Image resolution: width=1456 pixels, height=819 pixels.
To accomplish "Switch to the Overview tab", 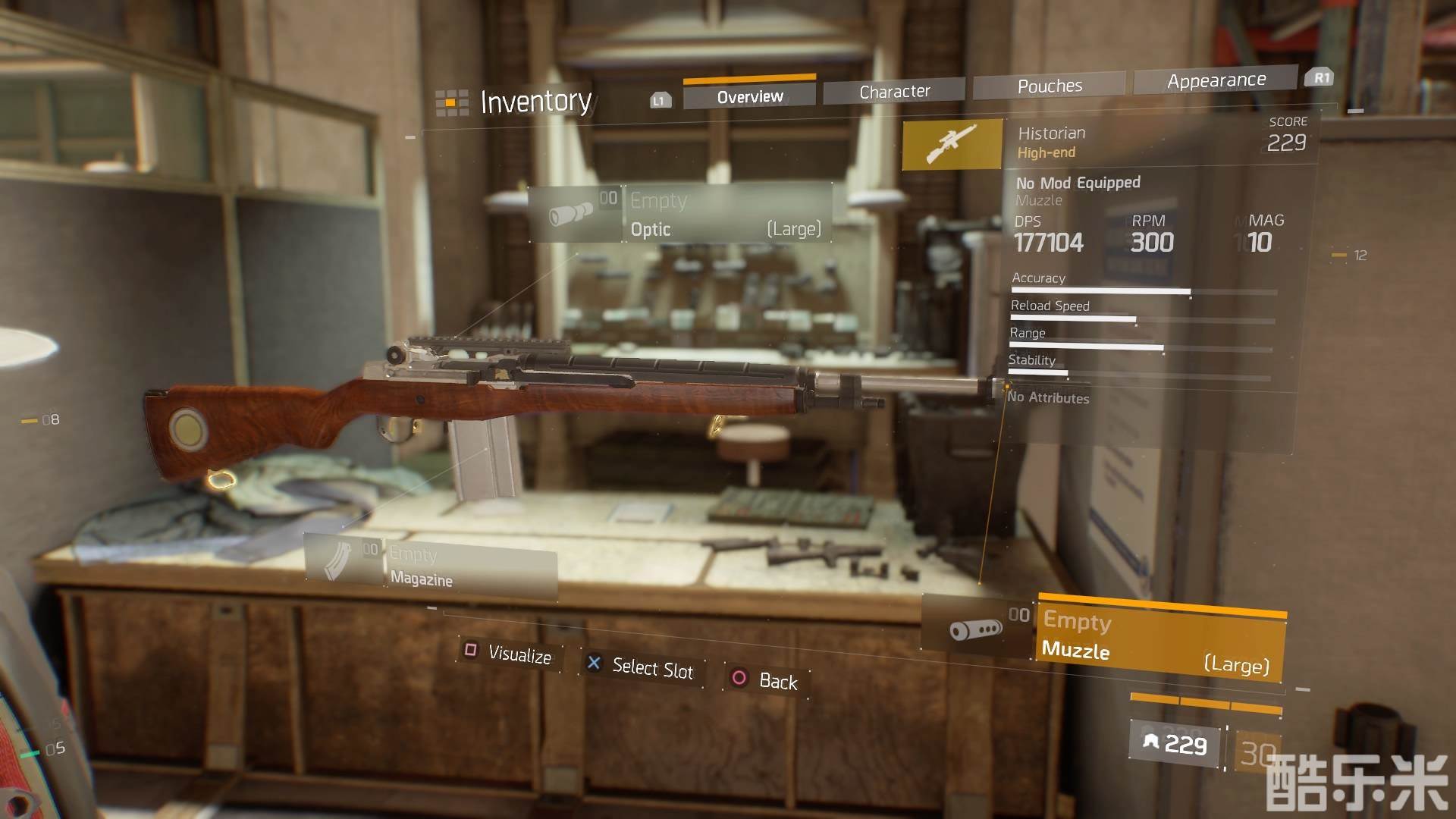I will click(x=749, y=96).
